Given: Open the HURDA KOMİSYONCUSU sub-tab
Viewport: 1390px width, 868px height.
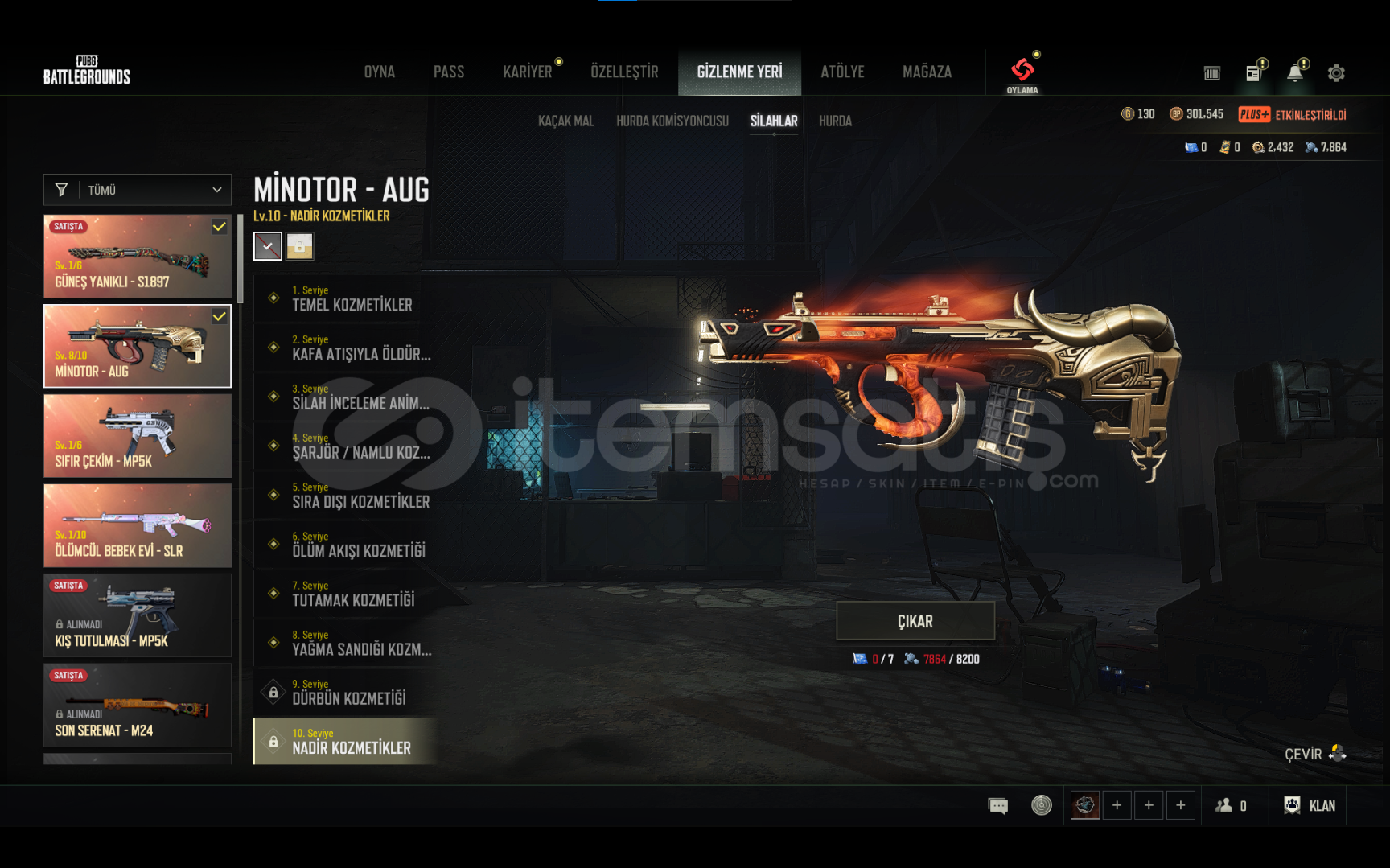Looking at the screenshot, I should click(672, 121).
